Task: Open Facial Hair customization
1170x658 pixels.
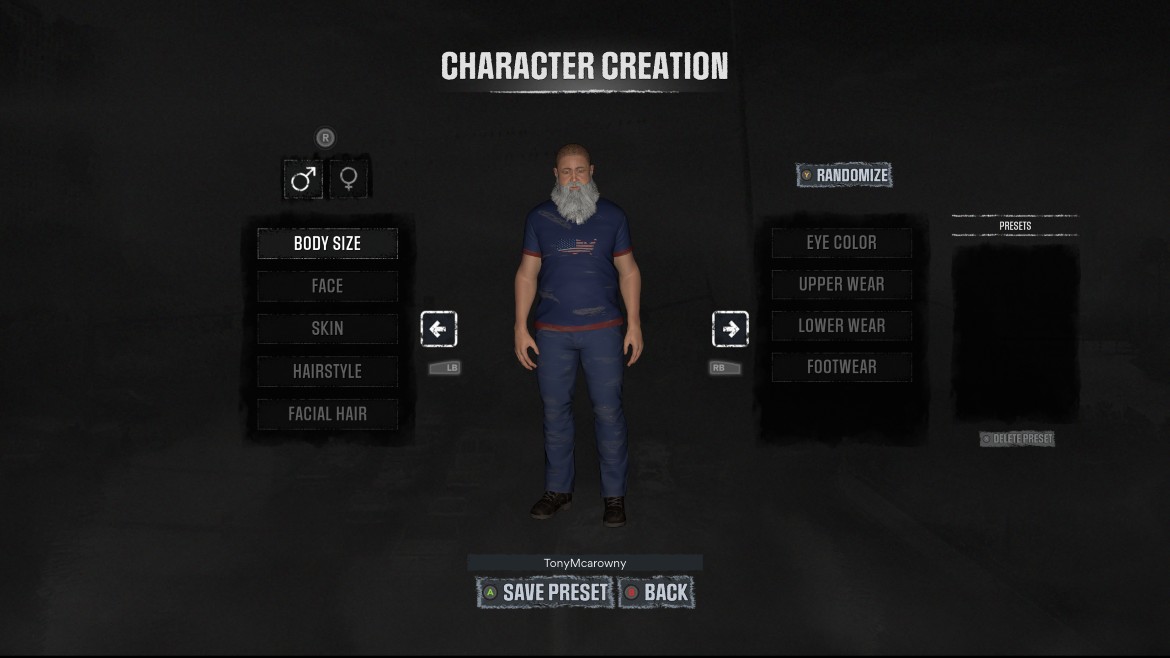Action: (x=327, y=414)
